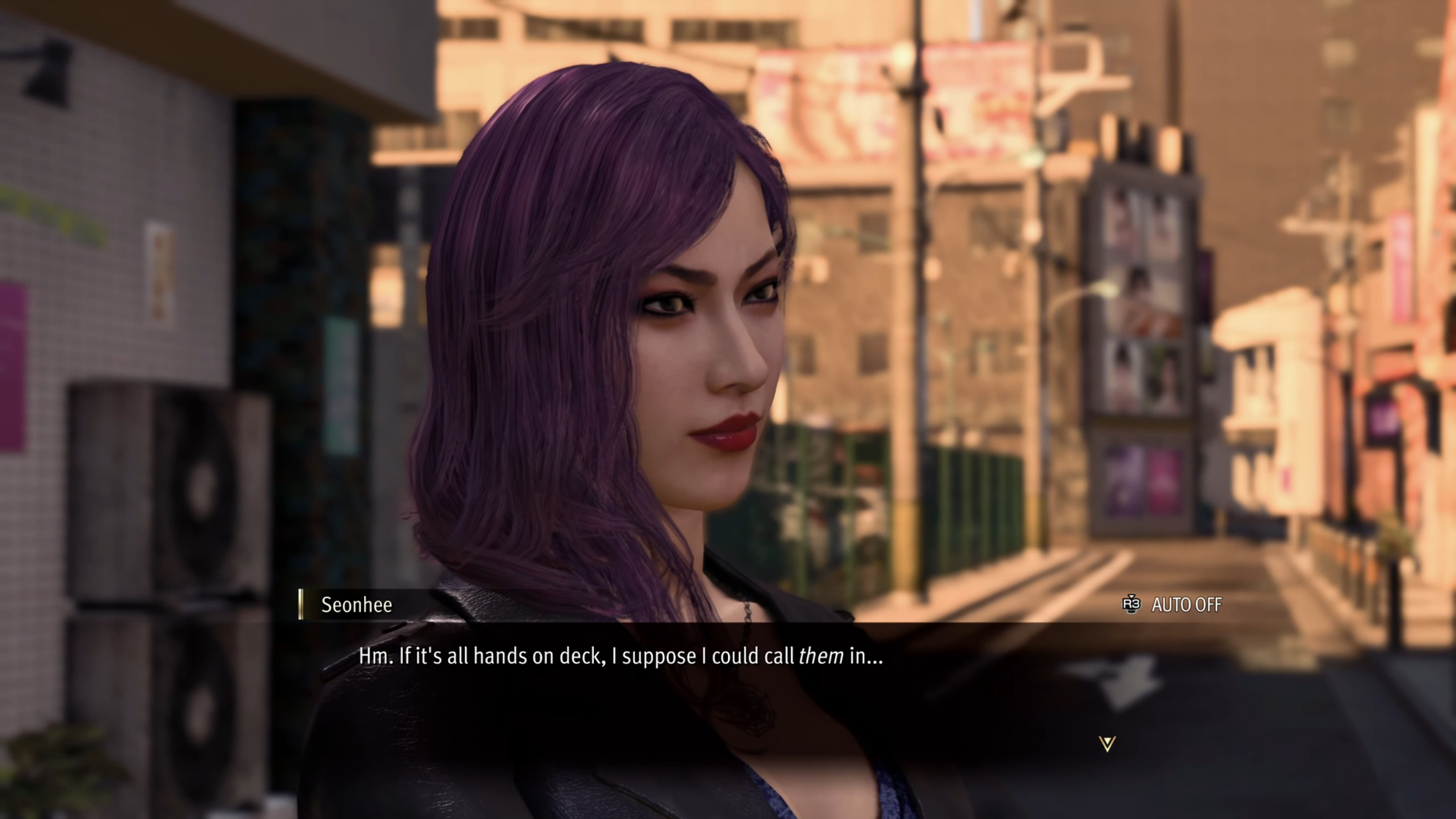Toggle the AUTO OFF dialogue setting
Screen dimensions: 1456x819
pyautogui.click(x=1173, y=604)
